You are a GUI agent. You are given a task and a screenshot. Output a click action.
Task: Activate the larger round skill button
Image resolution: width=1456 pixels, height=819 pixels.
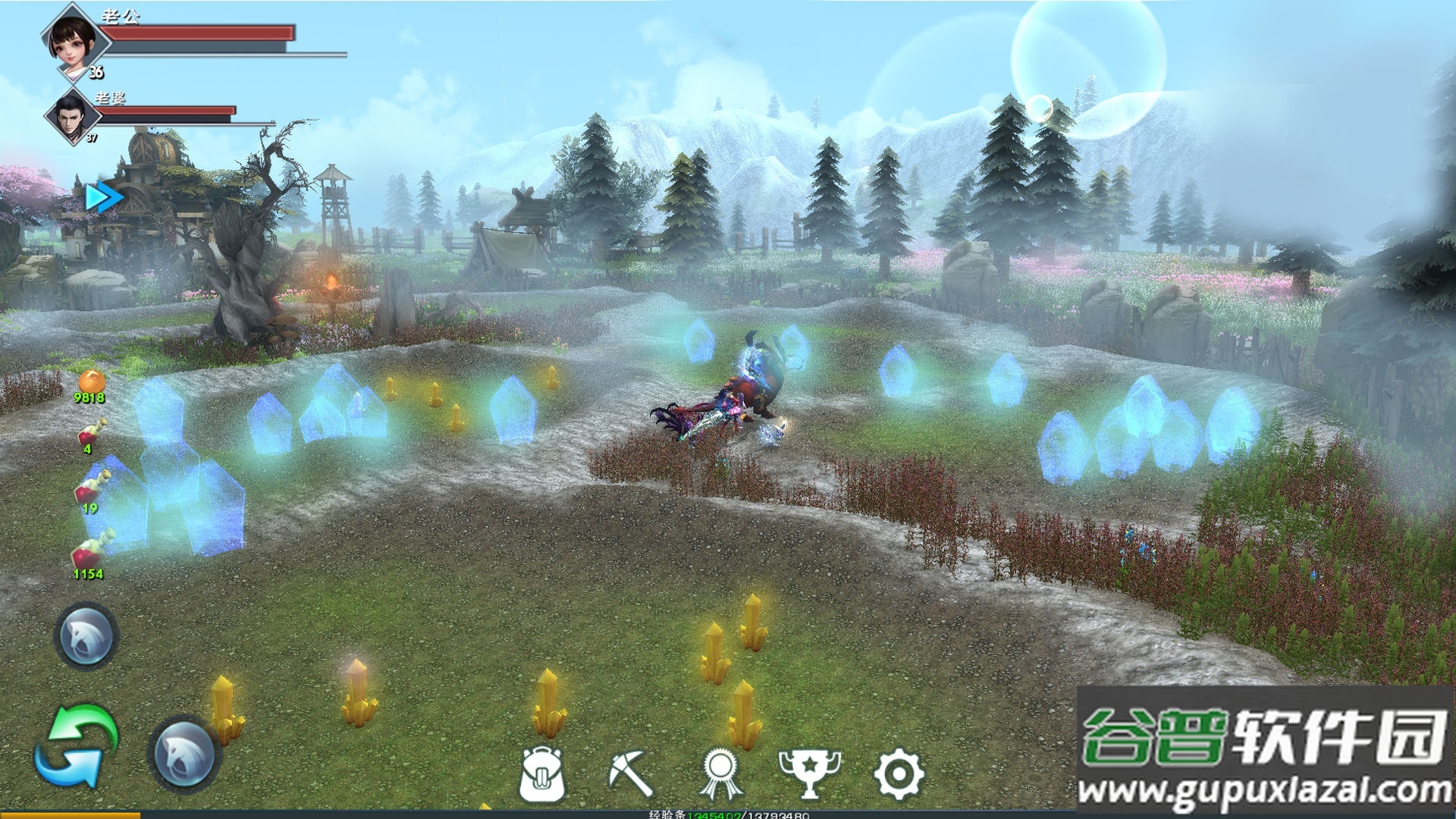click(184, 754)
